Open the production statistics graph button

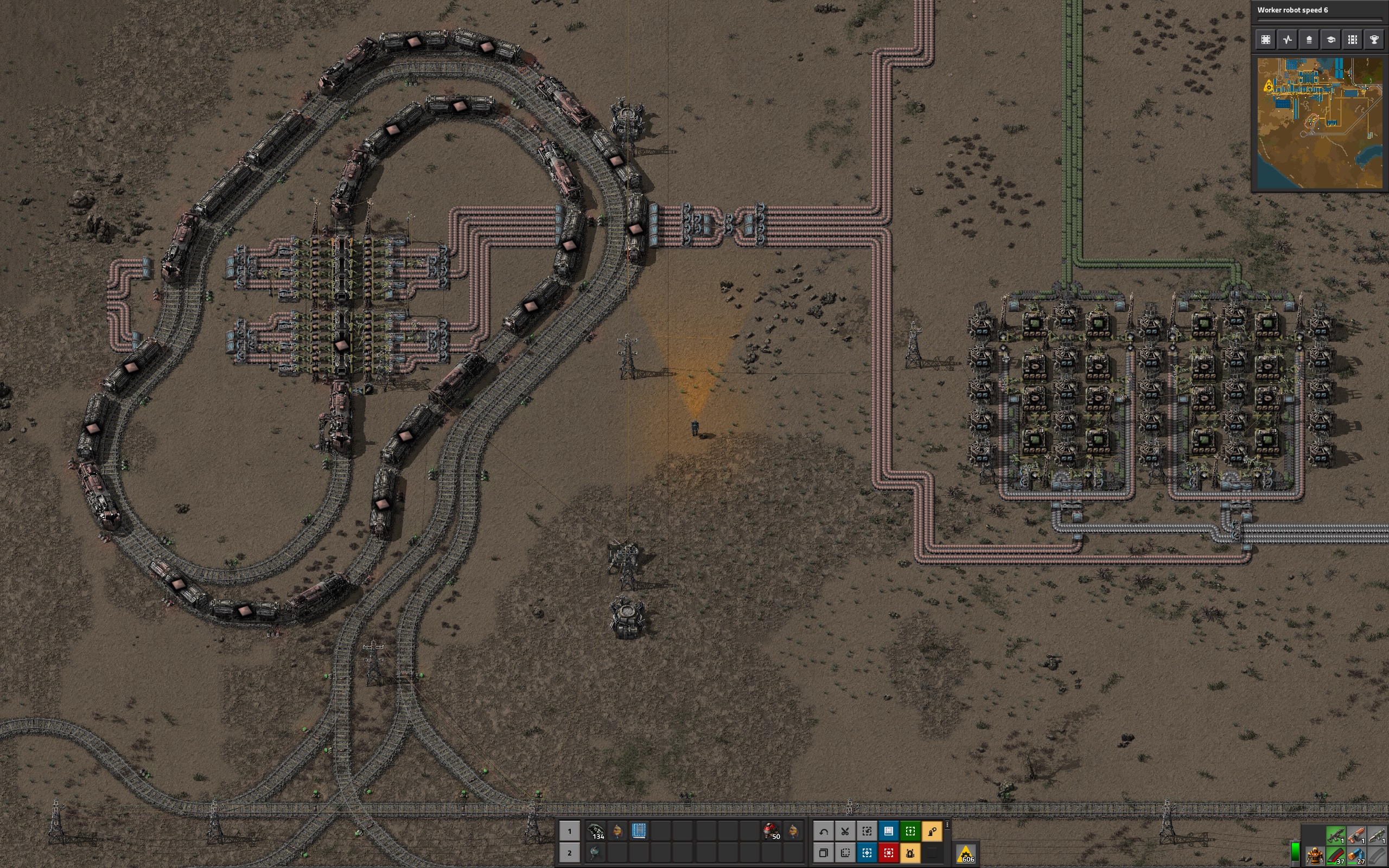click(x=1288, y=40)
